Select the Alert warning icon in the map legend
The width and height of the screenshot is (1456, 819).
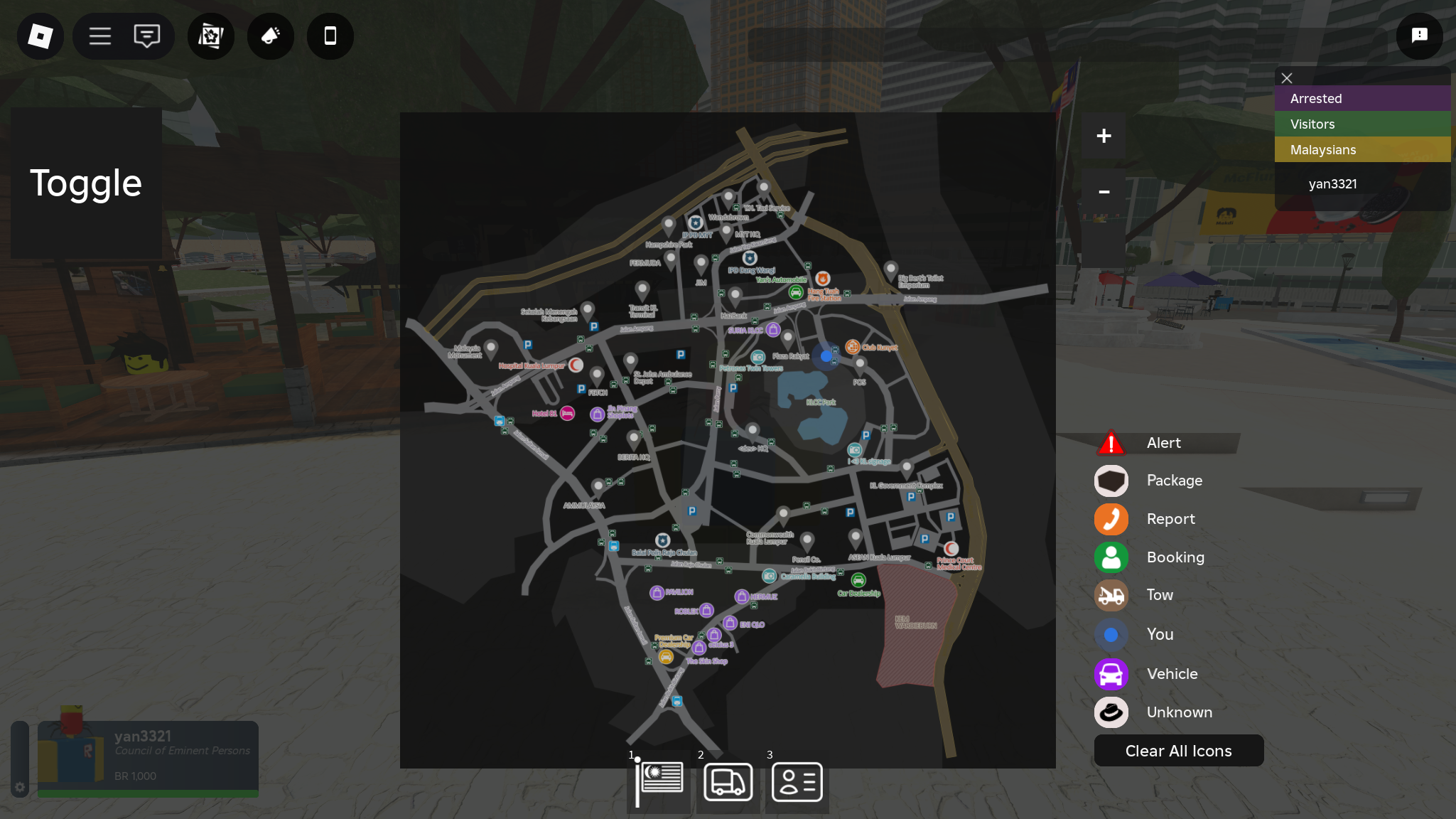pos(1111,442)
